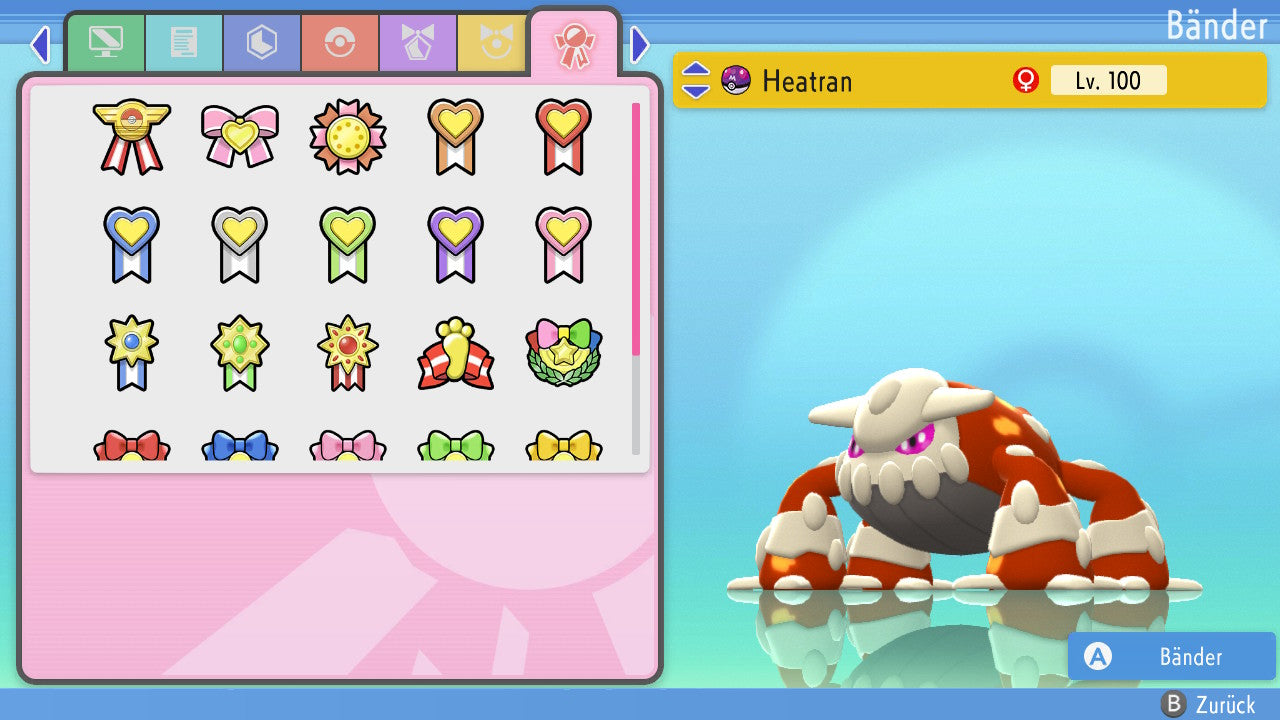Select the green heart ribbon
The height and width of the screenshot is (720, 1280).
(x=348, y=244)
